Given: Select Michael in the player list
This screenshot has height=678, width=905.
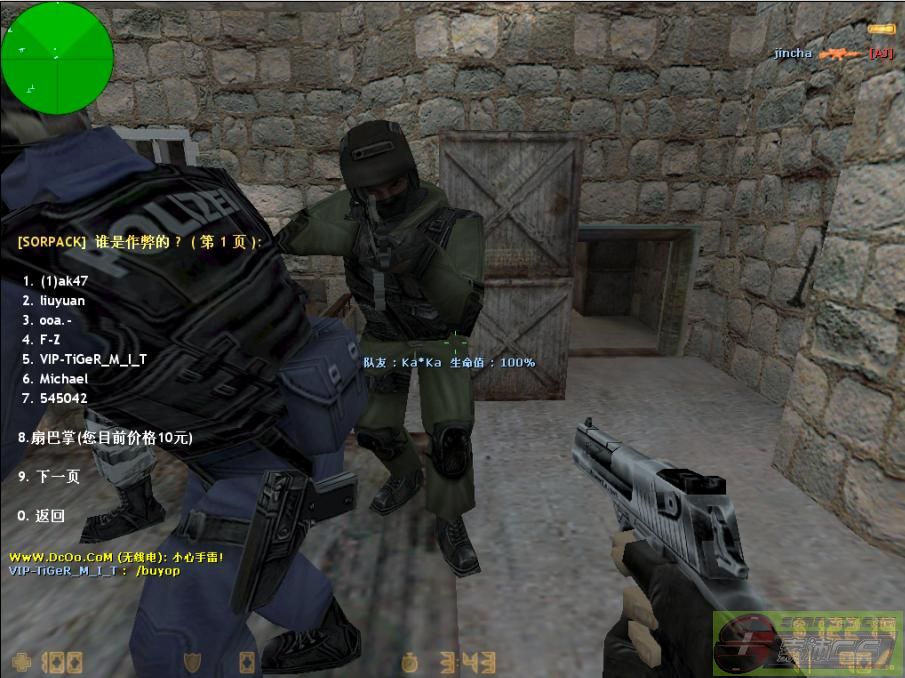Looking at the screenshot, I should pos(63,379).
